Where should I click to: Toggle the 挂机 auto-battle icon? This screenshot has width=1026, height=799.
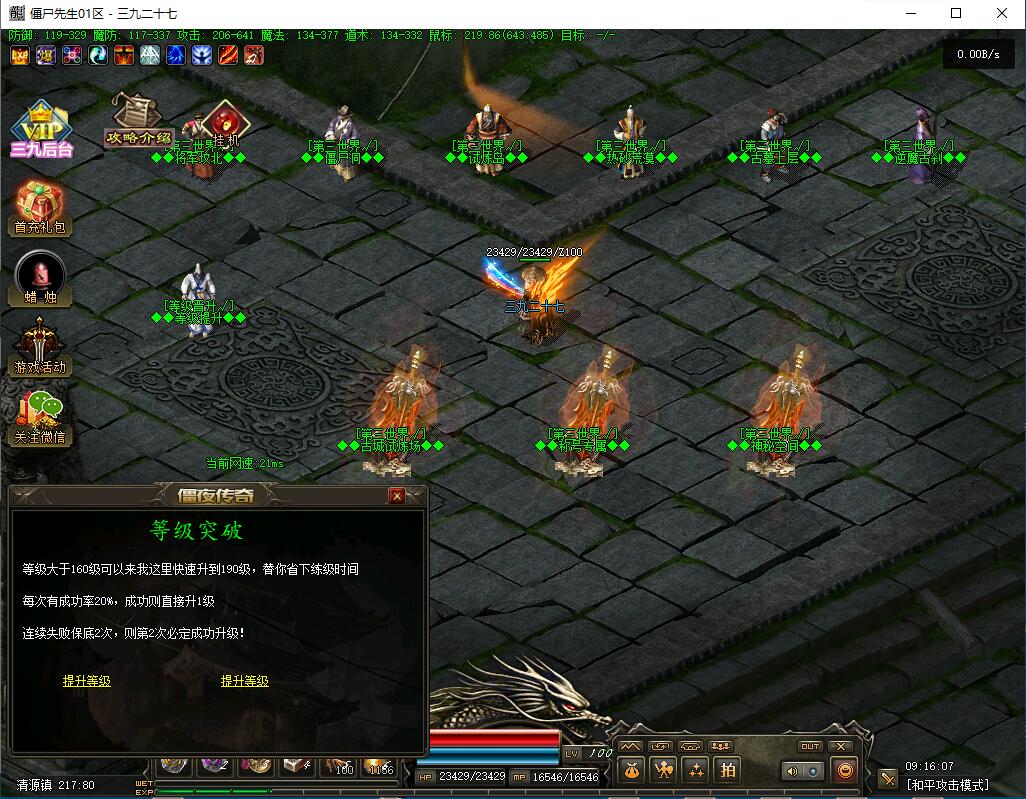point(229,122)
